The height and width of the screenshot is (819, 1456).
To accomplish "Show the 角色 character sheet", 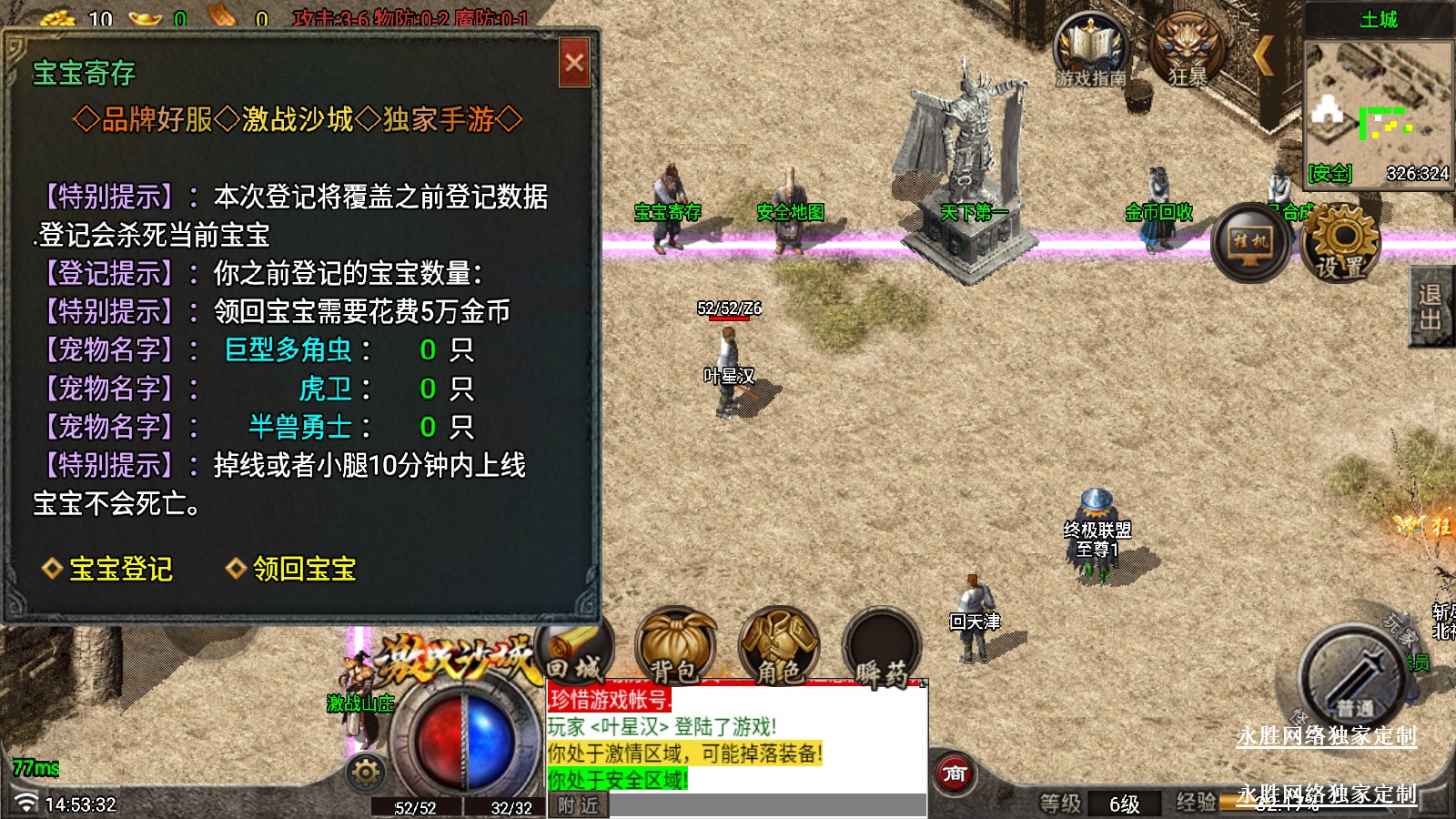I will point(779,648).
